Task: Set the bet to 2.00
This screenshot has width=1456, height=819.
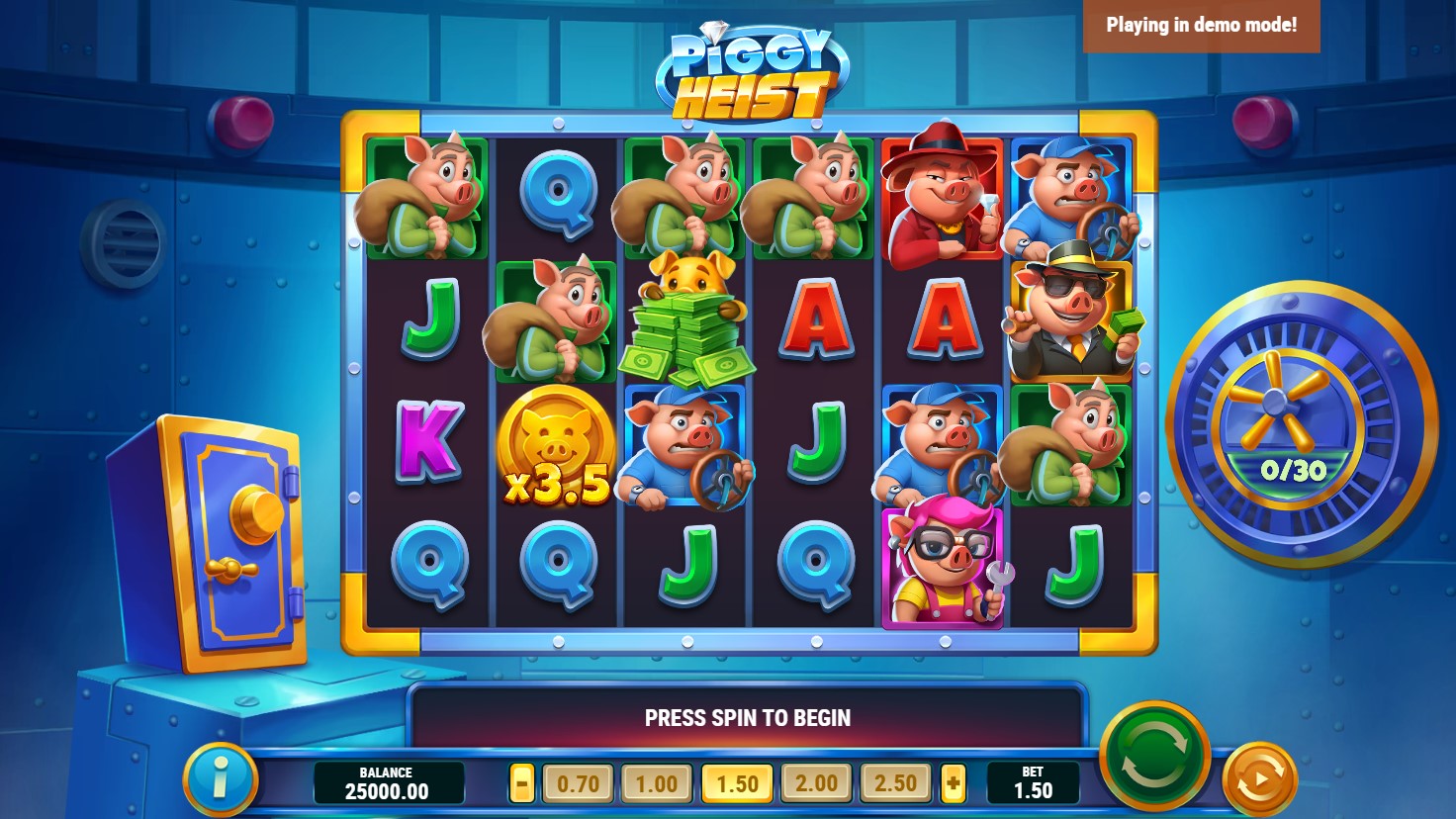Action: [x=816, y=784]
